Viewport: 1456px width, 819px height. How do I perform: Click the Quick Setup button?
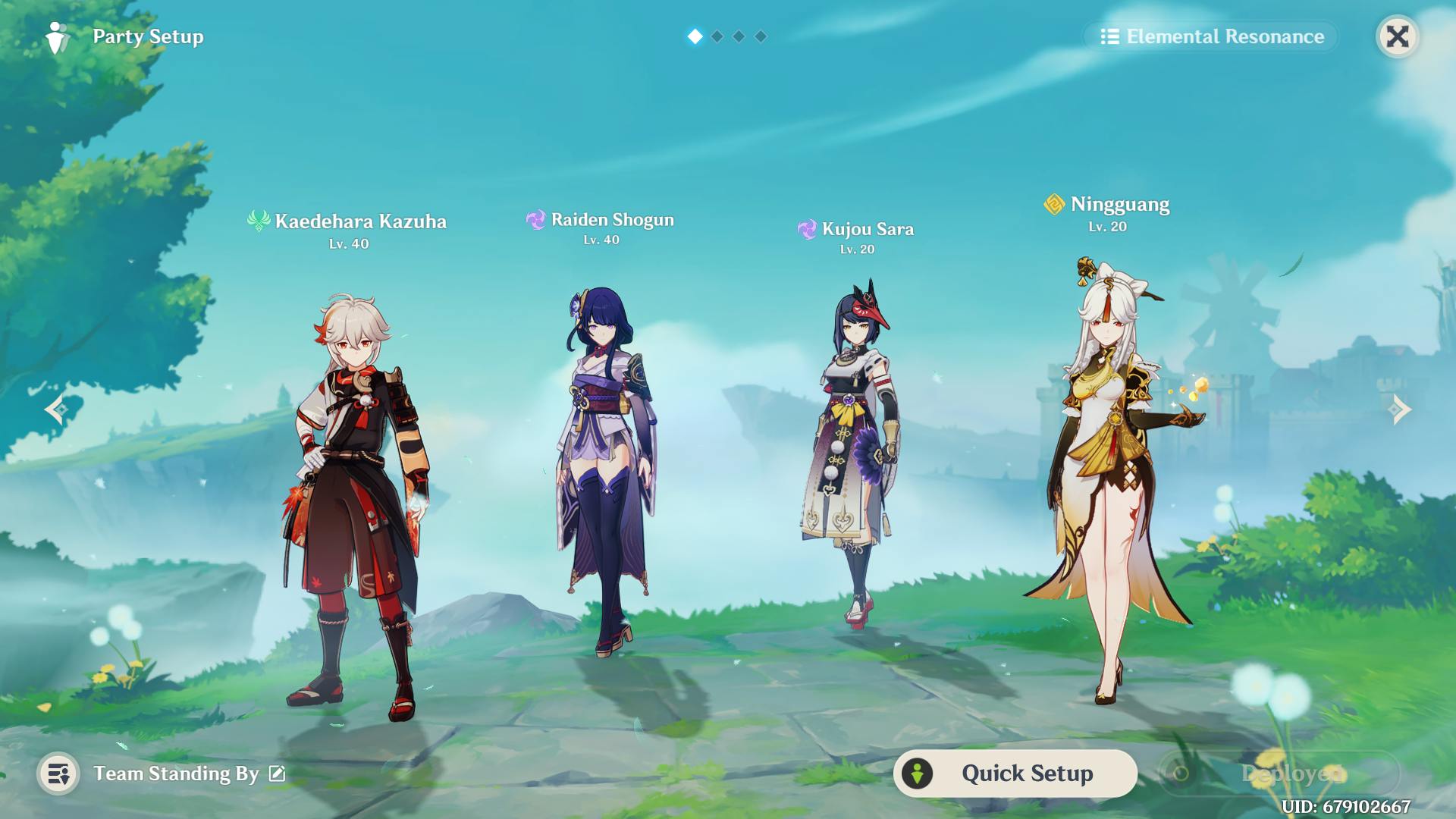[x=1015, y=773]
